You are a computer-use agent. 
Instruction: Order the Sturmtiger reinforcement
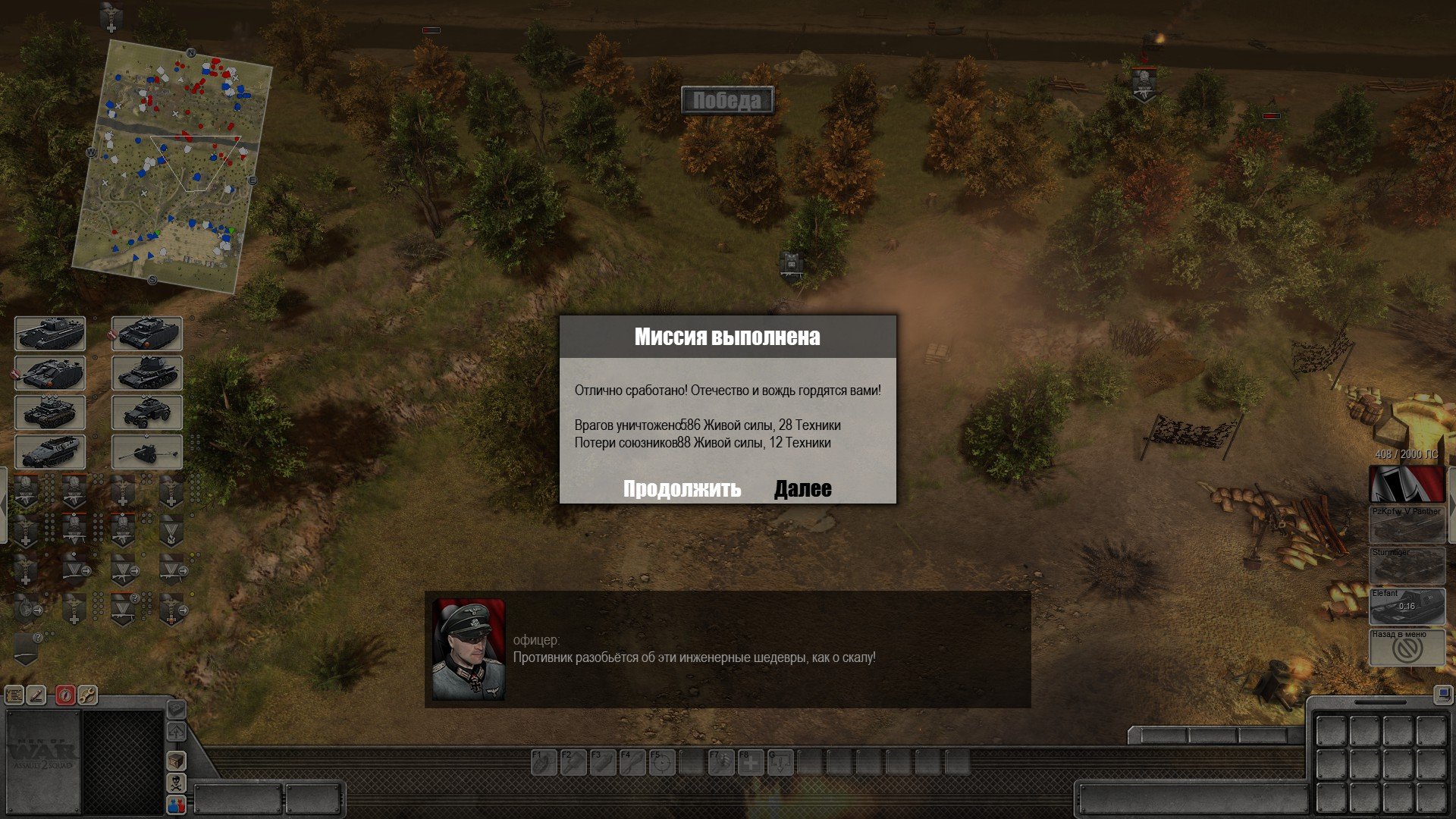pos(1407,566)
